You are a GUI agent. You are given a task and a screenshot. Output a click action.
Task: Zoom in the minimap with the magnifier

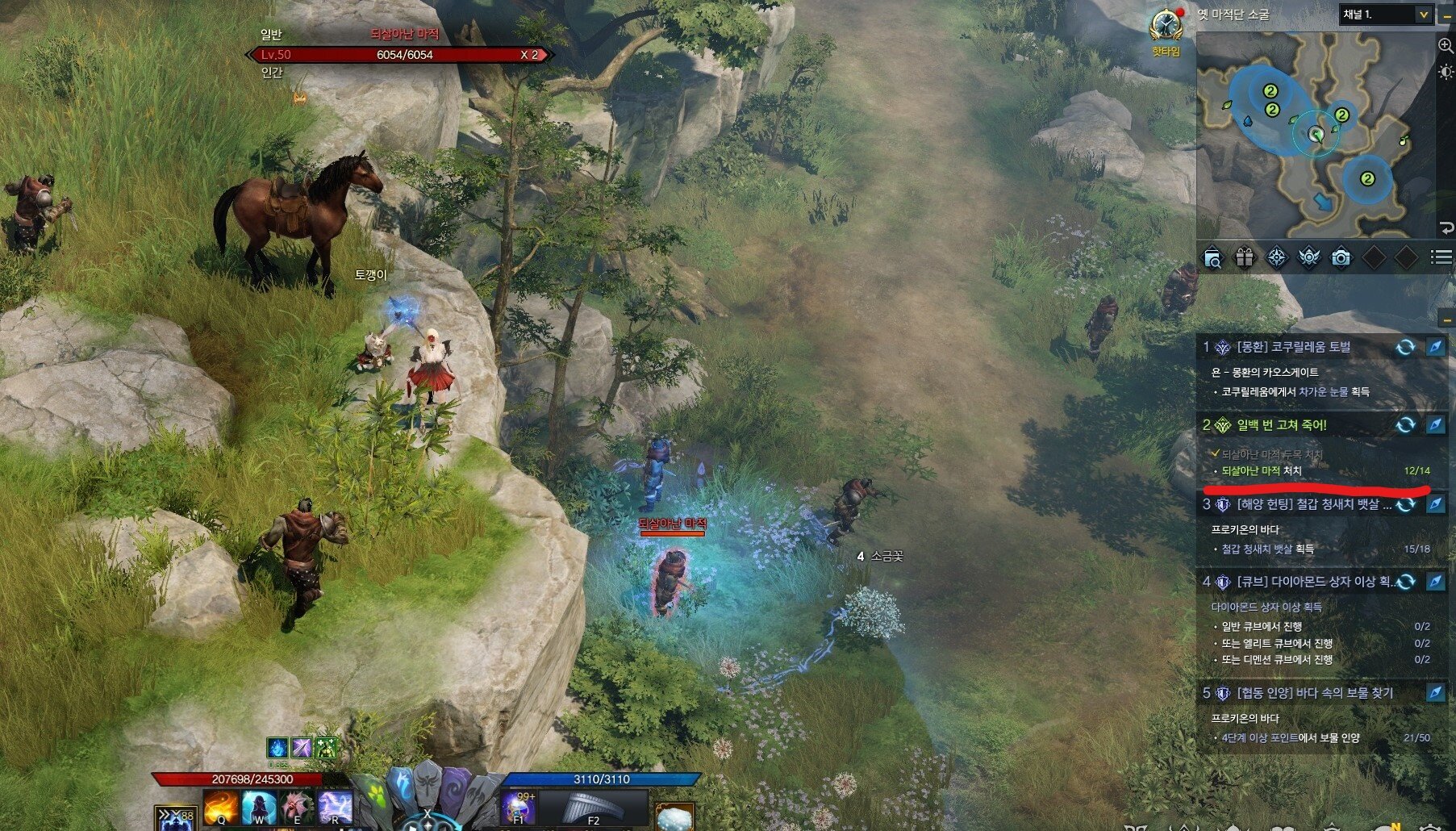[1446, 46]
